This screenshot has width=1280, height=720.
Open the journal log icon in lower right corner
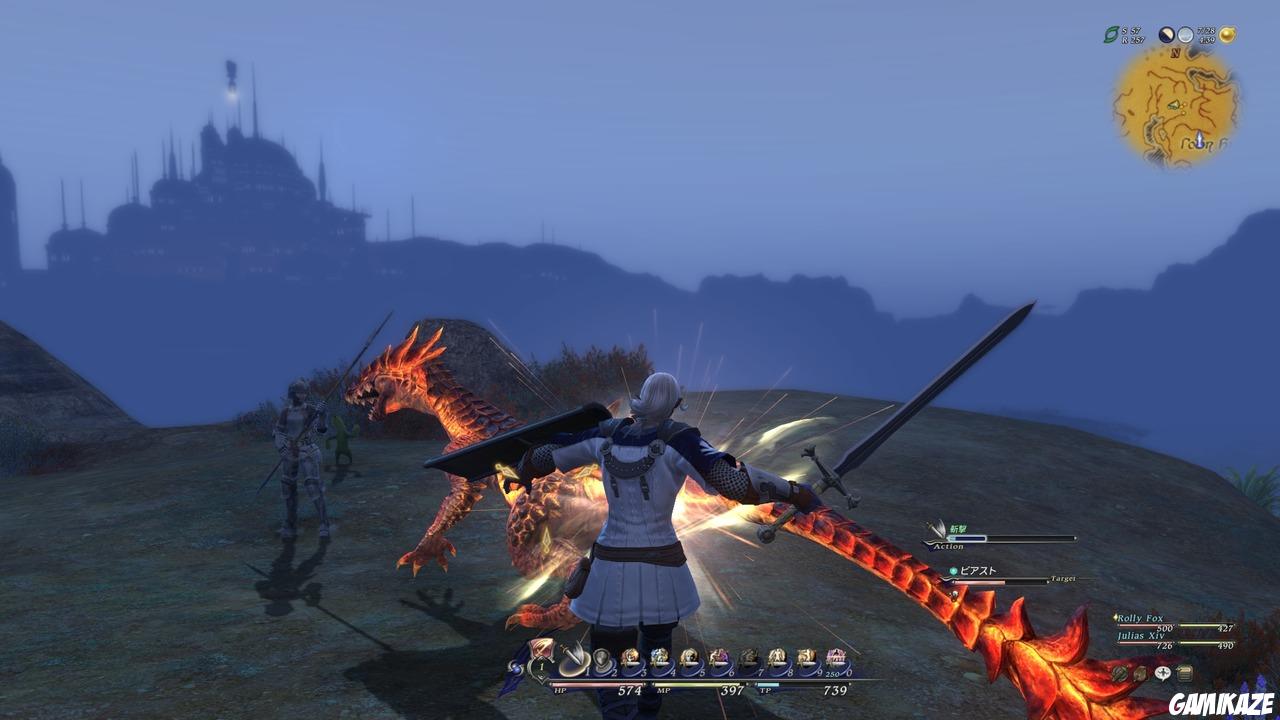[1185, 673]
